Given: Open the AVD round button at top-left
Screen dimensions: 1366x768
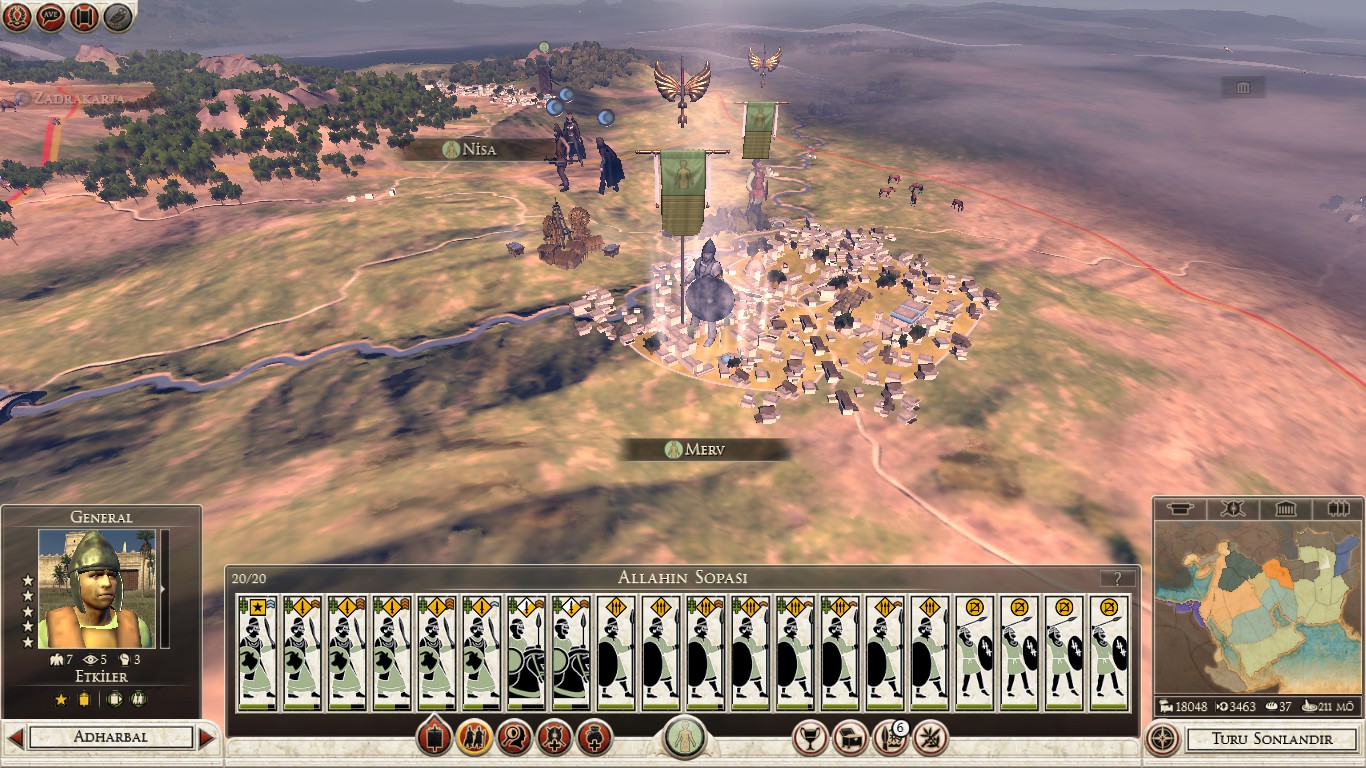Looking at the screenshot, I should [51, 16].
